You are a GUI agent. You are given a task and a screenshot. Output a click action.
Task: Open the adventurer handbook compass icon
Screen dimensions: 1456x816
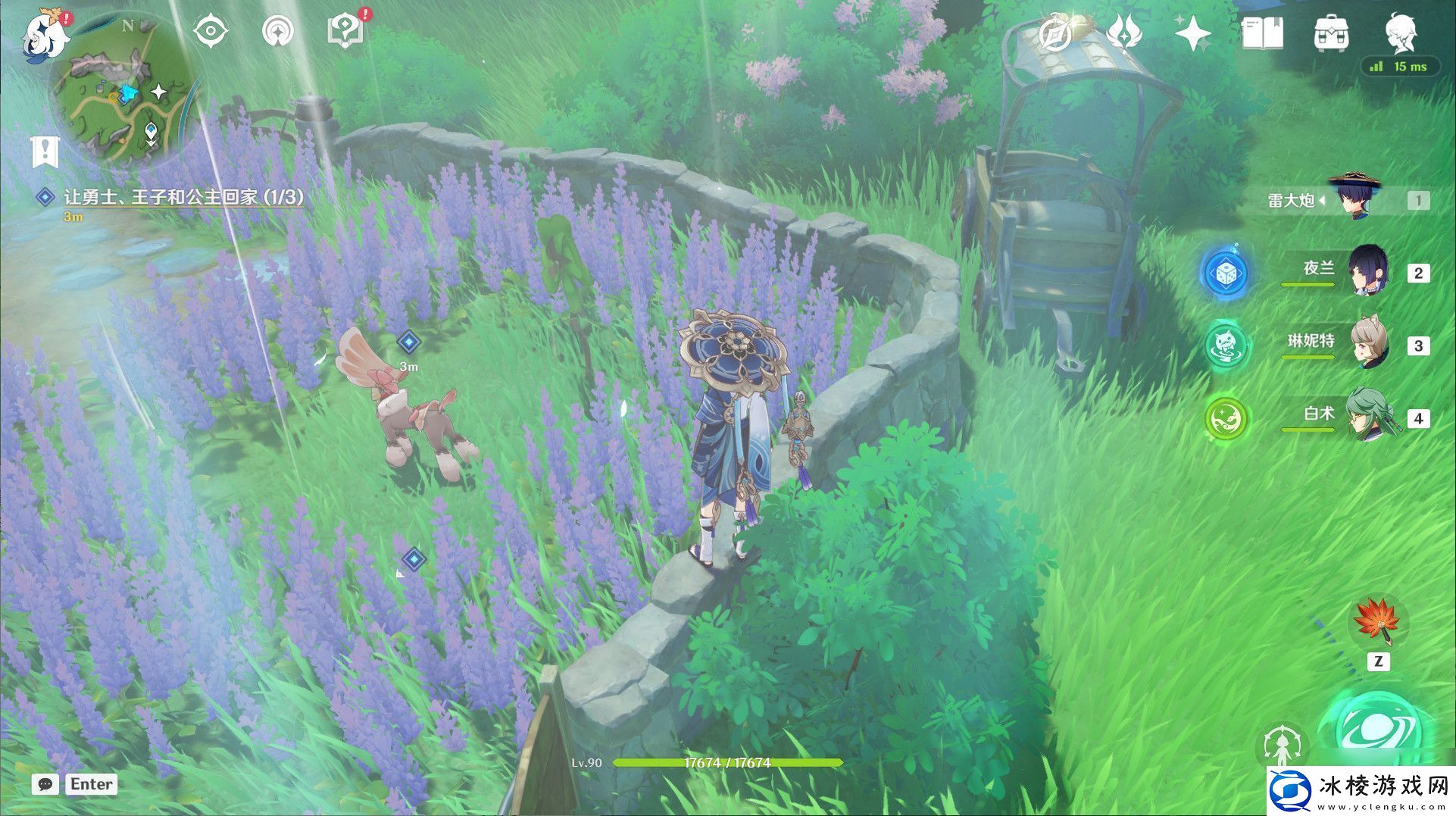point(1054,33)
